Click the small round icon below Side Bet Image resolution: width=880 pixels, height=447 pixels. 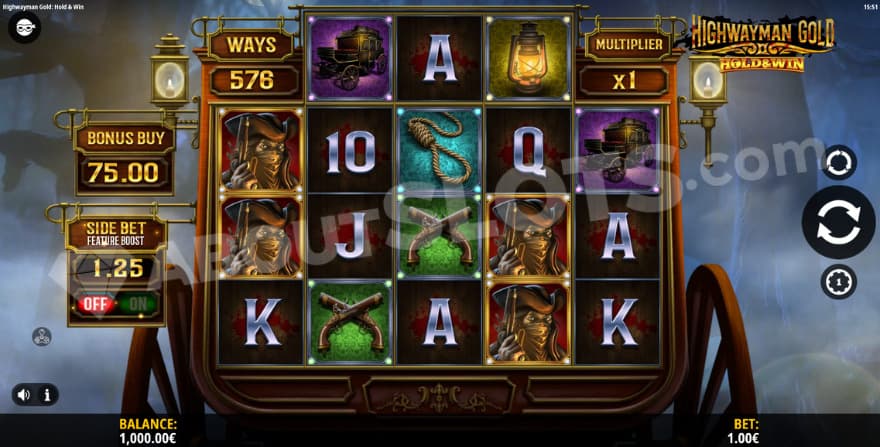click(42, 337)
